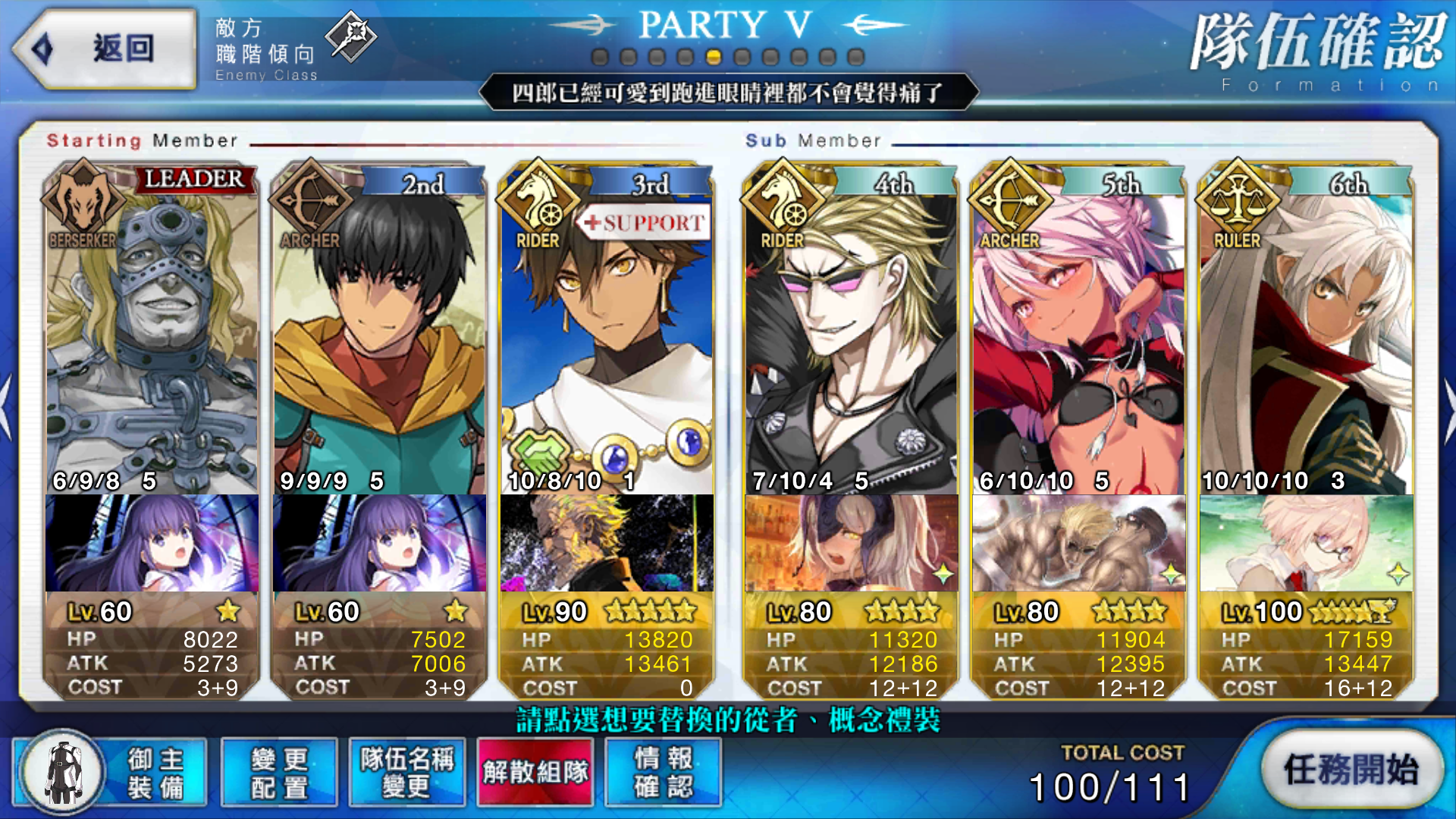Image resolution: width=1456 pixels, height=819 pixels.
Task: Pick the 3rd slot support Rider card
Action: click(x=607, y=341)
